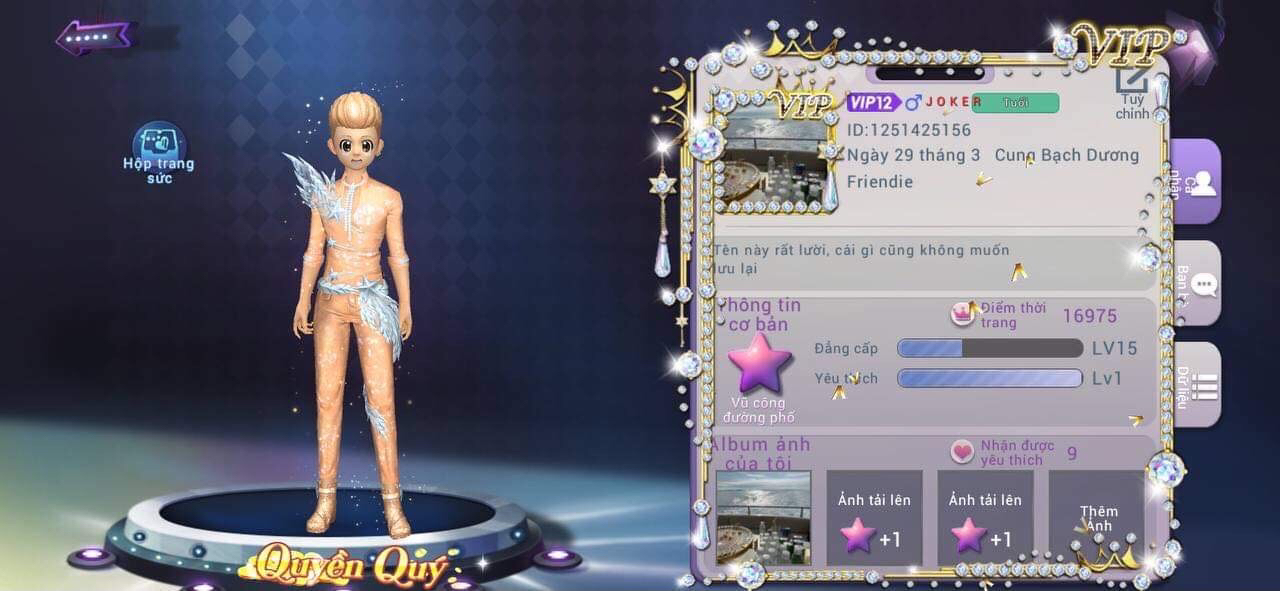
Task: Open the Hộp trang sức jewelry box
Action: click(159, 151)
